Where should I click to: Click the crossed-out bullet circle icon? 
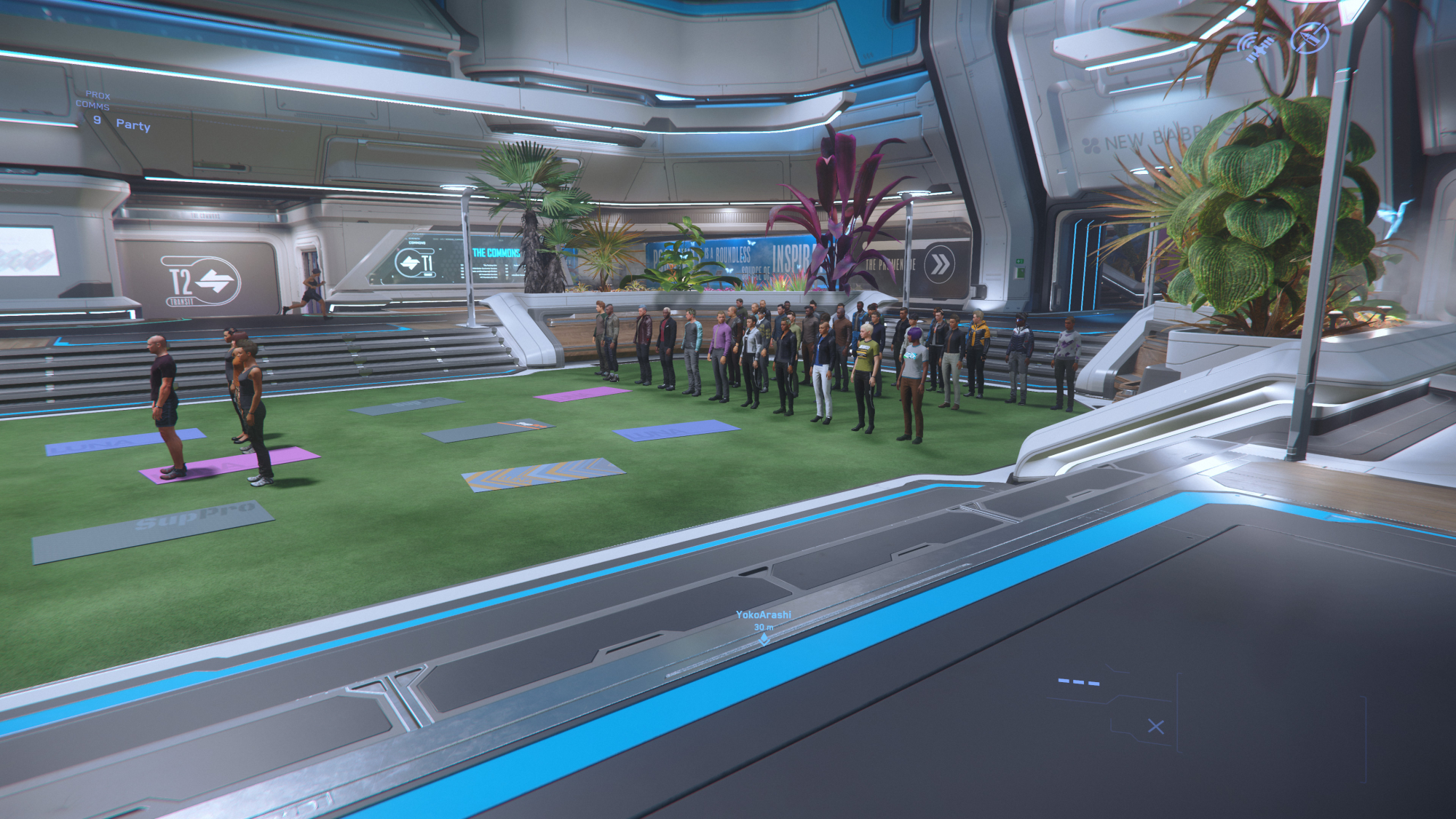point(1309,37)
